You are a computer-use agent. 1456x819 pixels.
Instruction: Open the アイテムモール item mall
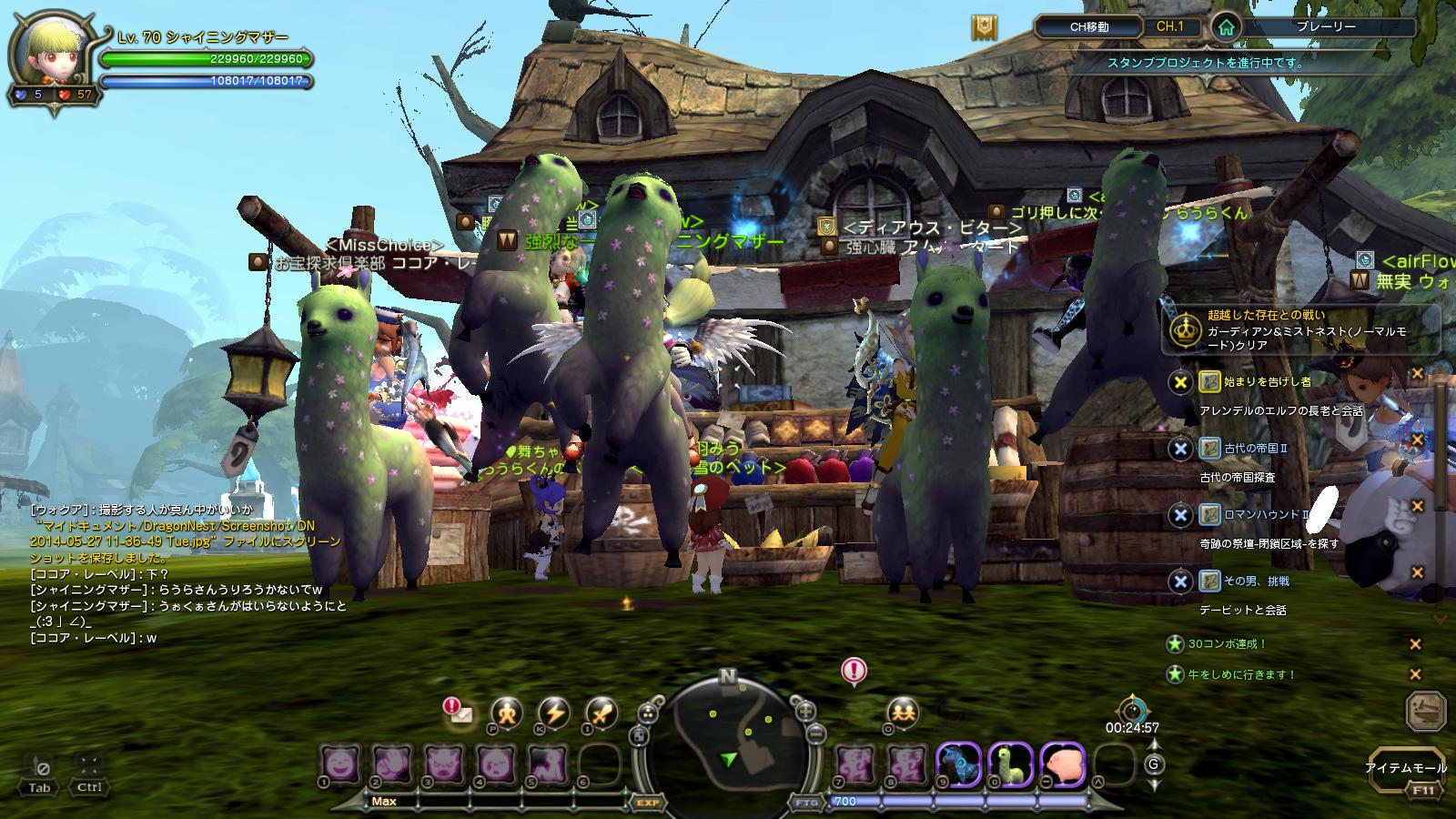point(1406,769)
